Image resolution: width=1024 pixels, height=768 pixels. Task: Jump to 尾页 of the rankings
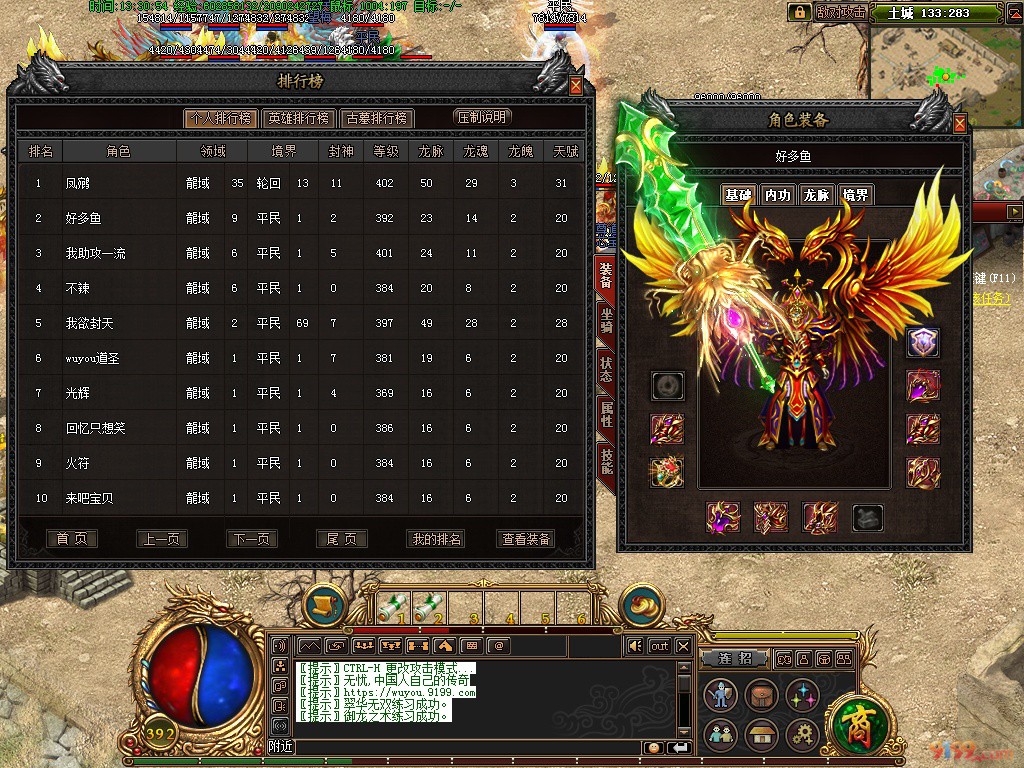coord(341,539)
